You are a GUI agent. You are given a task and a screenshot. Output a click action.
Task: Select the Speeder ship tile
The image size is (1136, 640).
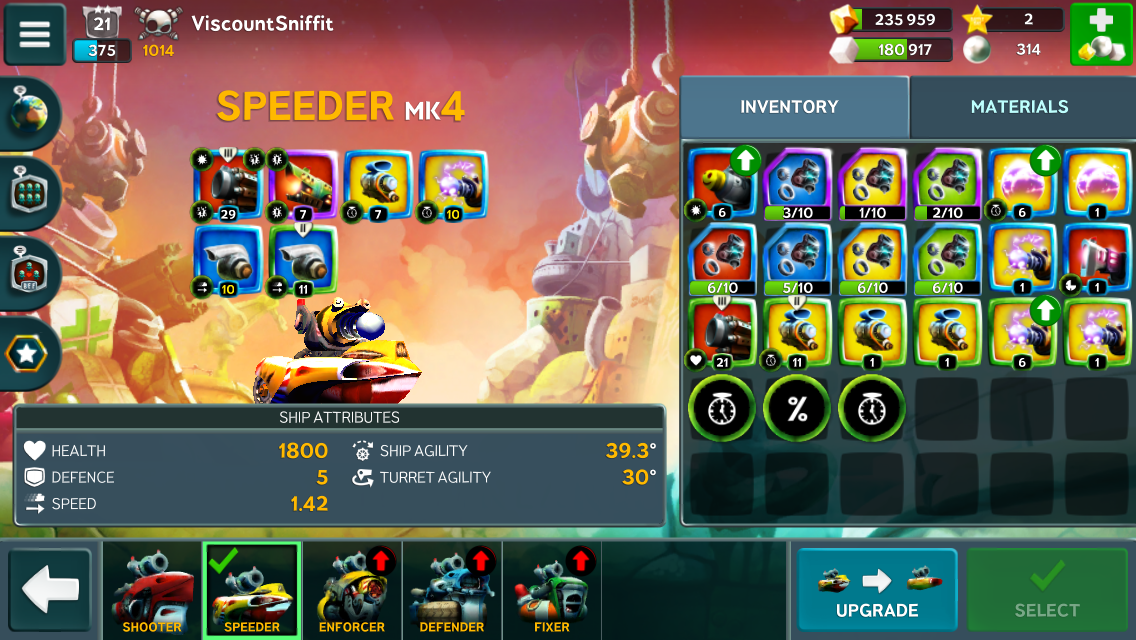(252, 590)
